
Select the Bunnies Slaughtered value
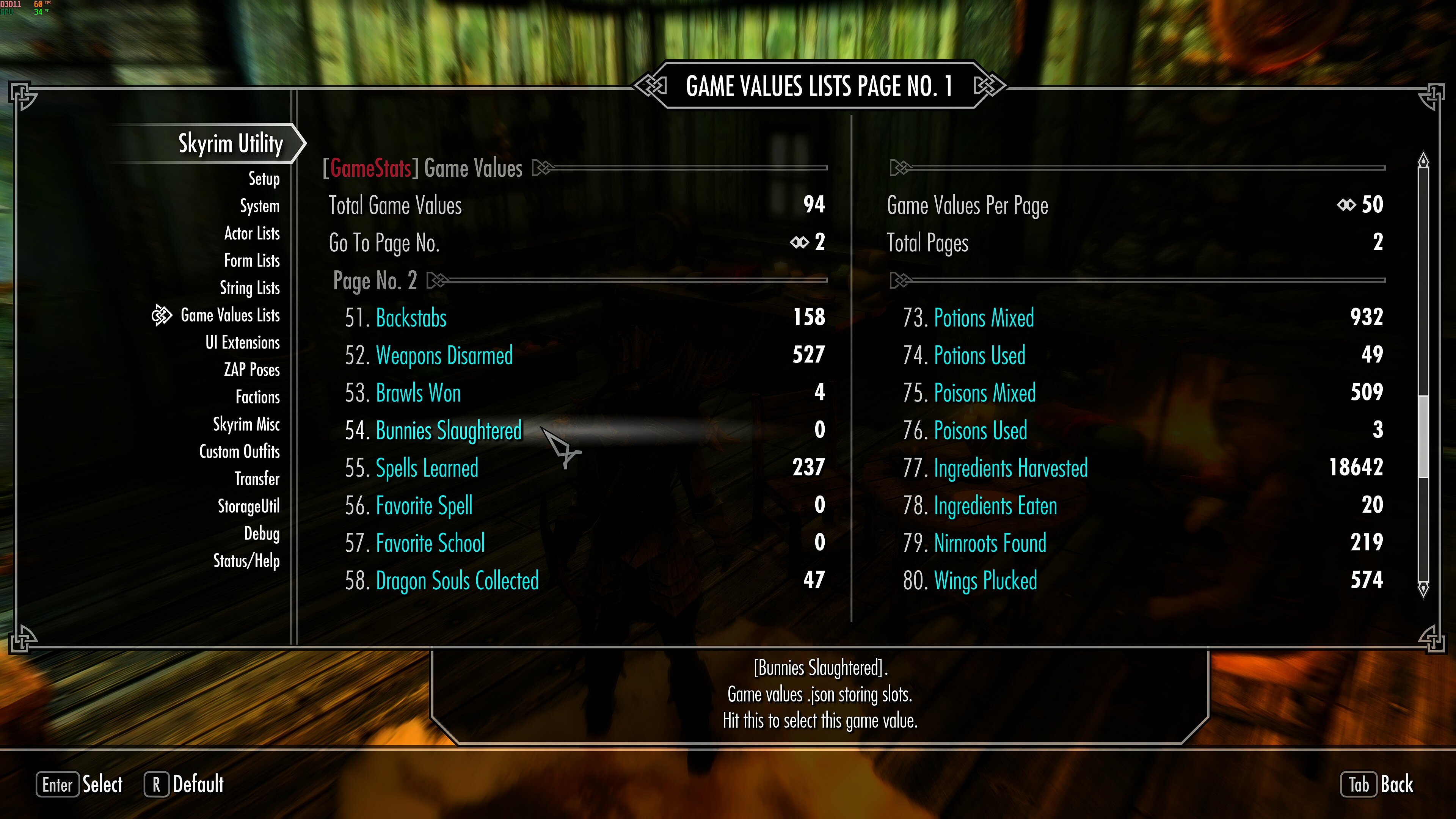[449, 431]
